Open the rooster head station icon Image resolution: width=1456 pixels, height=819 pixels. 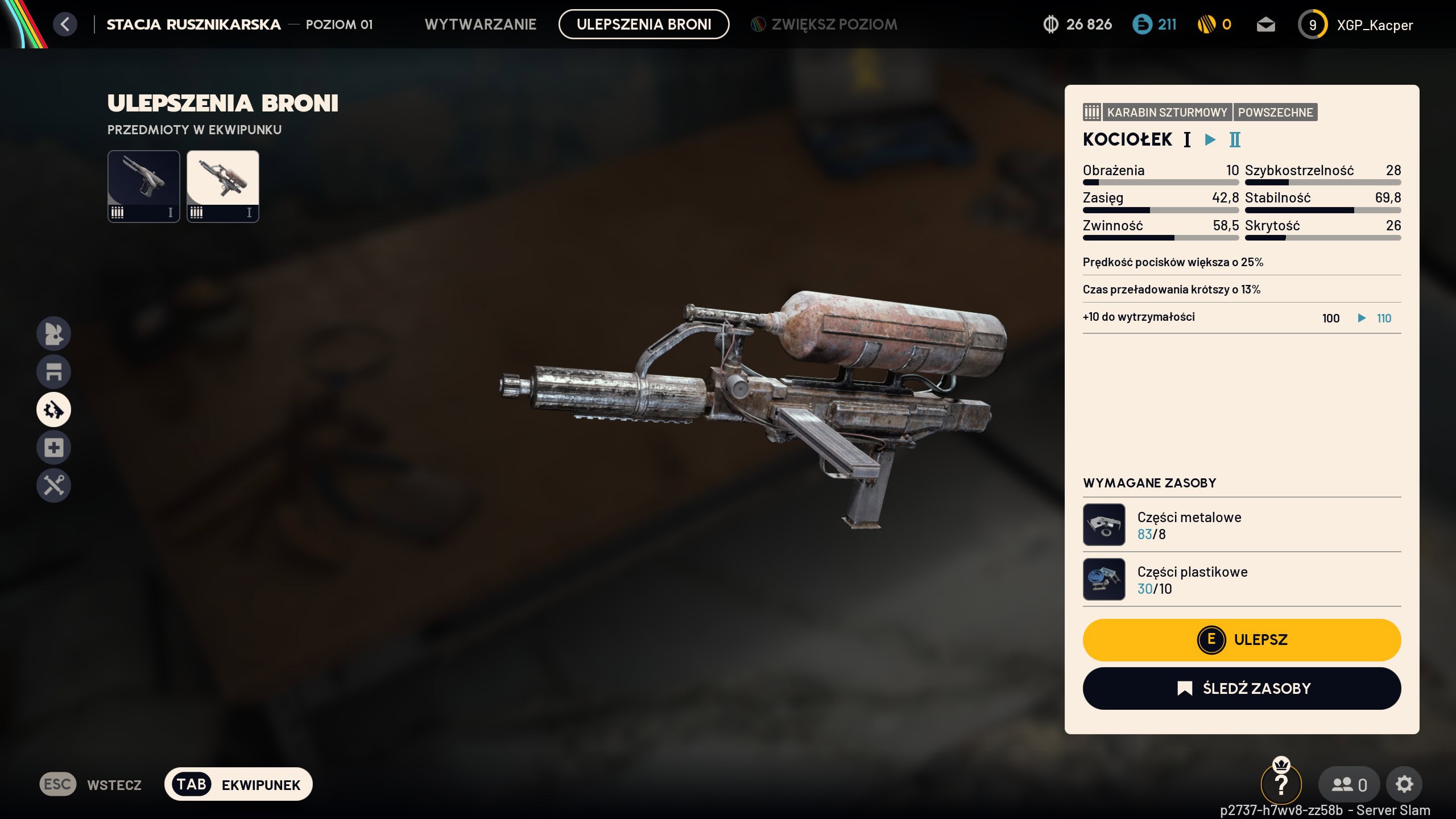pyautogui.click(x=54, y=333)
